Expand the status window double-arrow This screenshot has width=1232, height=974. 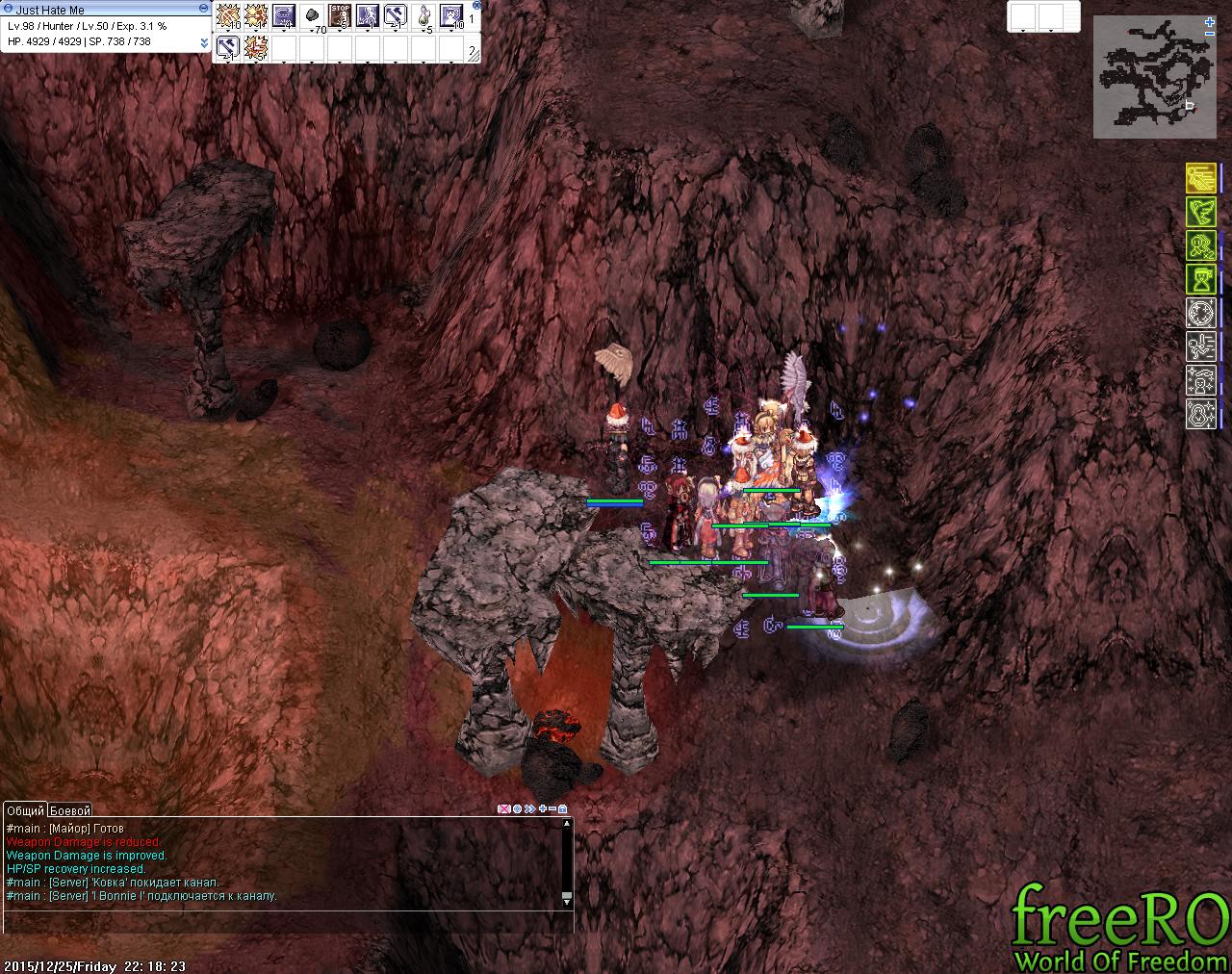pyautogui.click(x=204, y=42)
